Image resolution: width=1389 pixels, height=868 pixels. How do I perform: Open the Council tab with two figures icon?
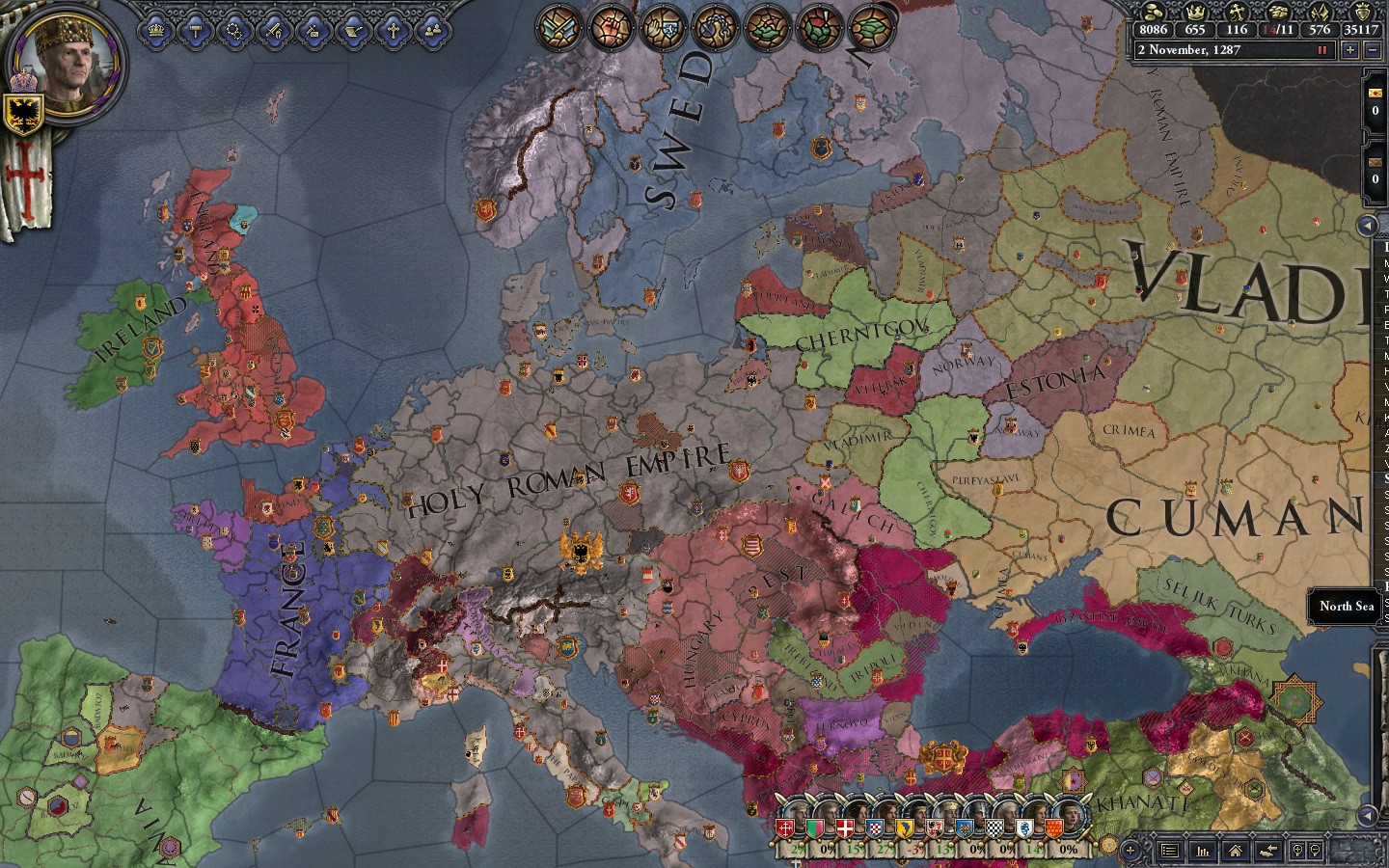coord(432,31)
